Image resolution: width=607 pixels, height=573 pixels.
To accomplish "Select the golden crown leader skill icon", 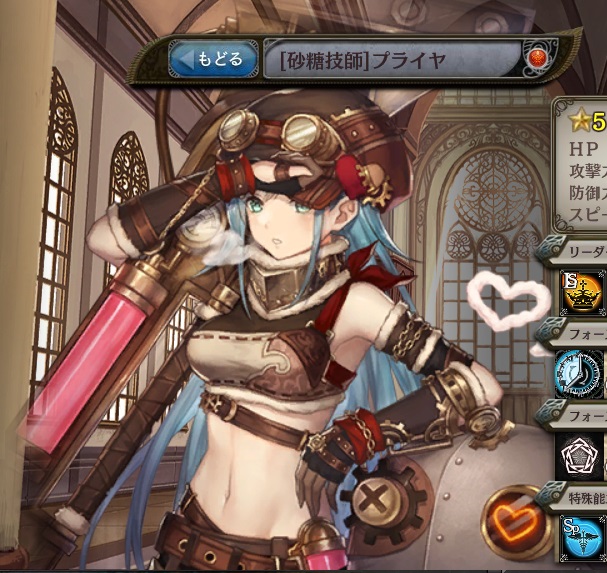I will click(581, 292).
